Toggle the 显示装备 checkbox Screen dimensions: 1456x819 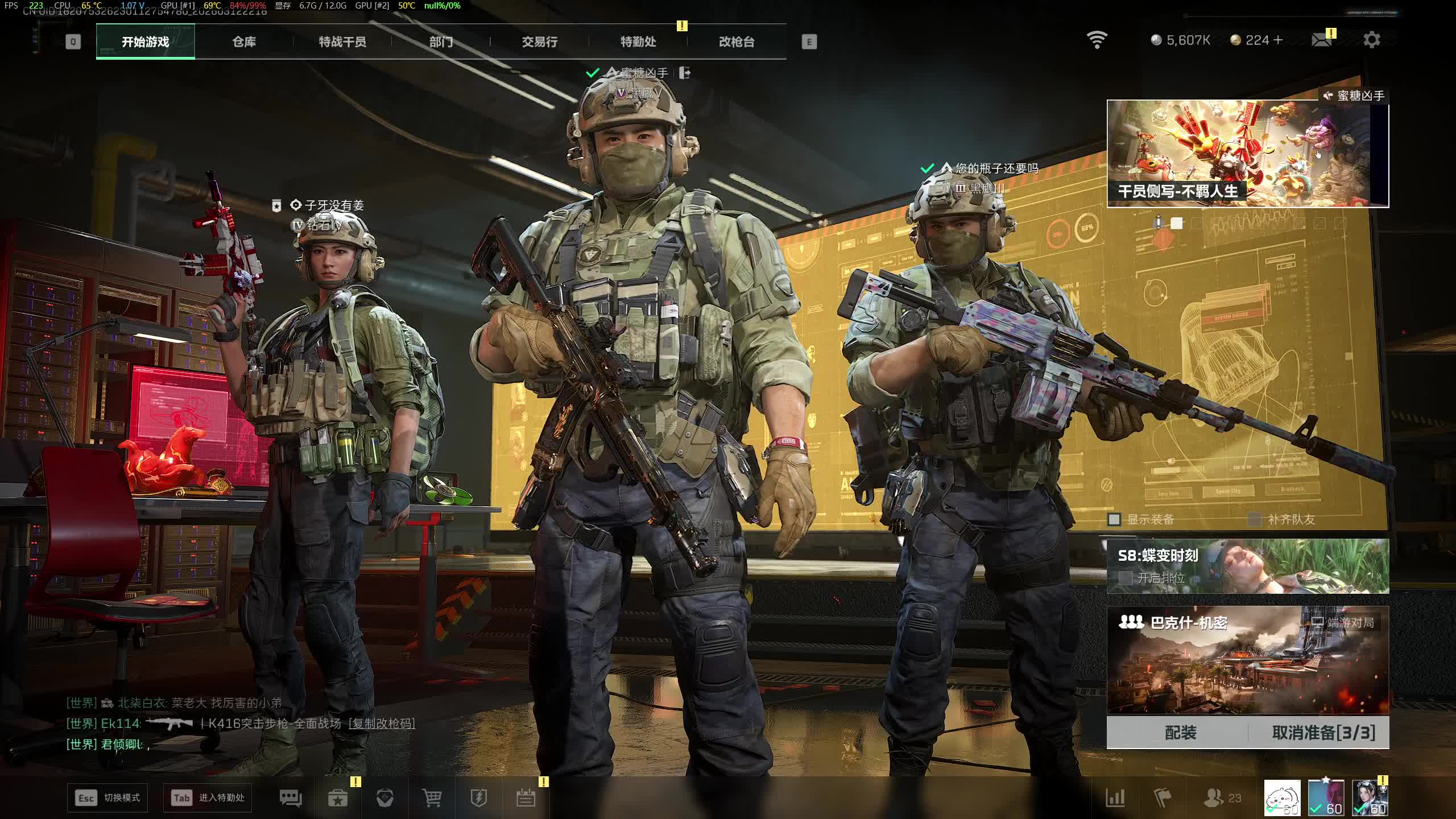pos(1114,519)
